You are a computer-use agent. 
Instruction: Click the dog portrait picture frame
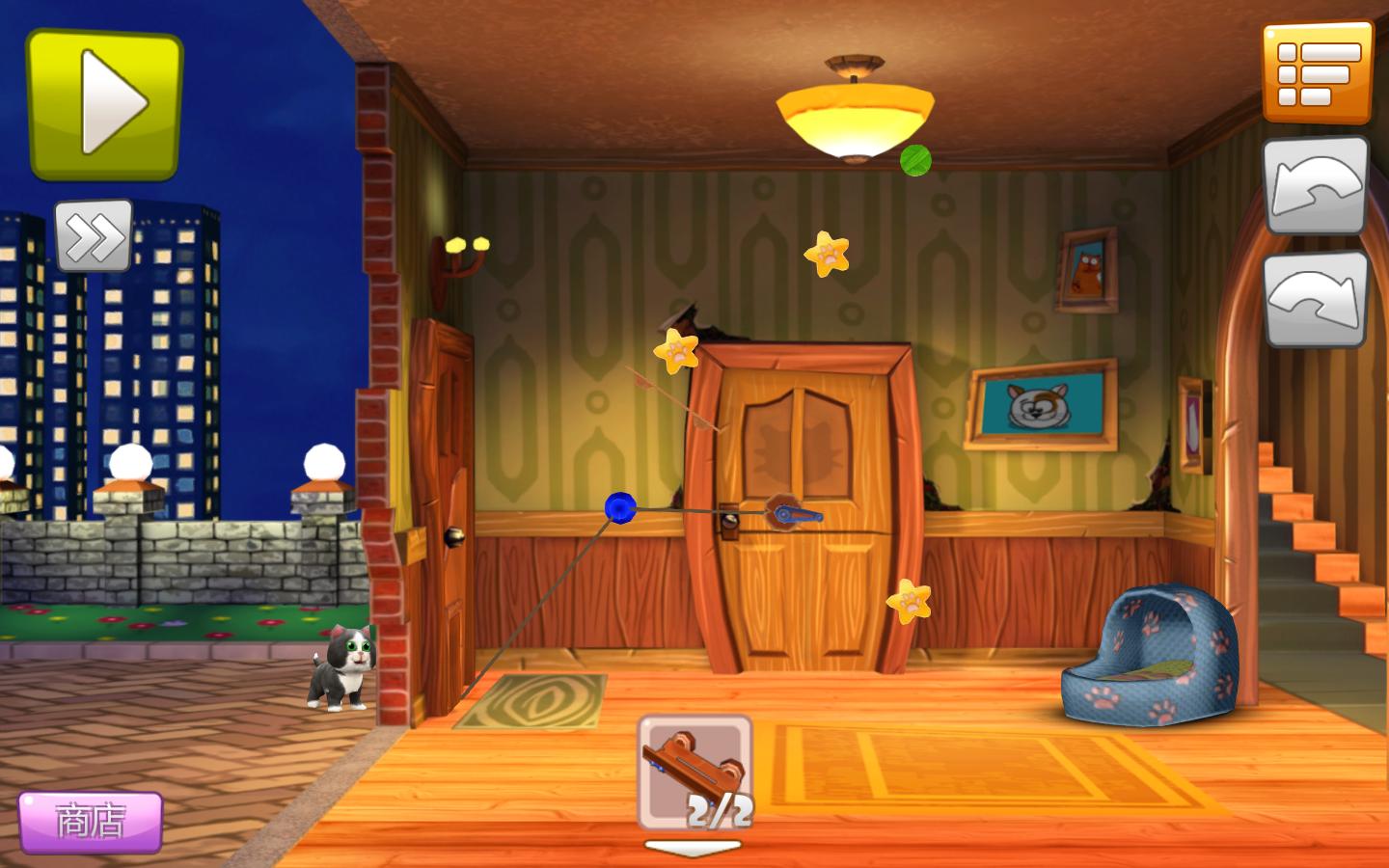pyautogui.click(x=1040, y=406)
